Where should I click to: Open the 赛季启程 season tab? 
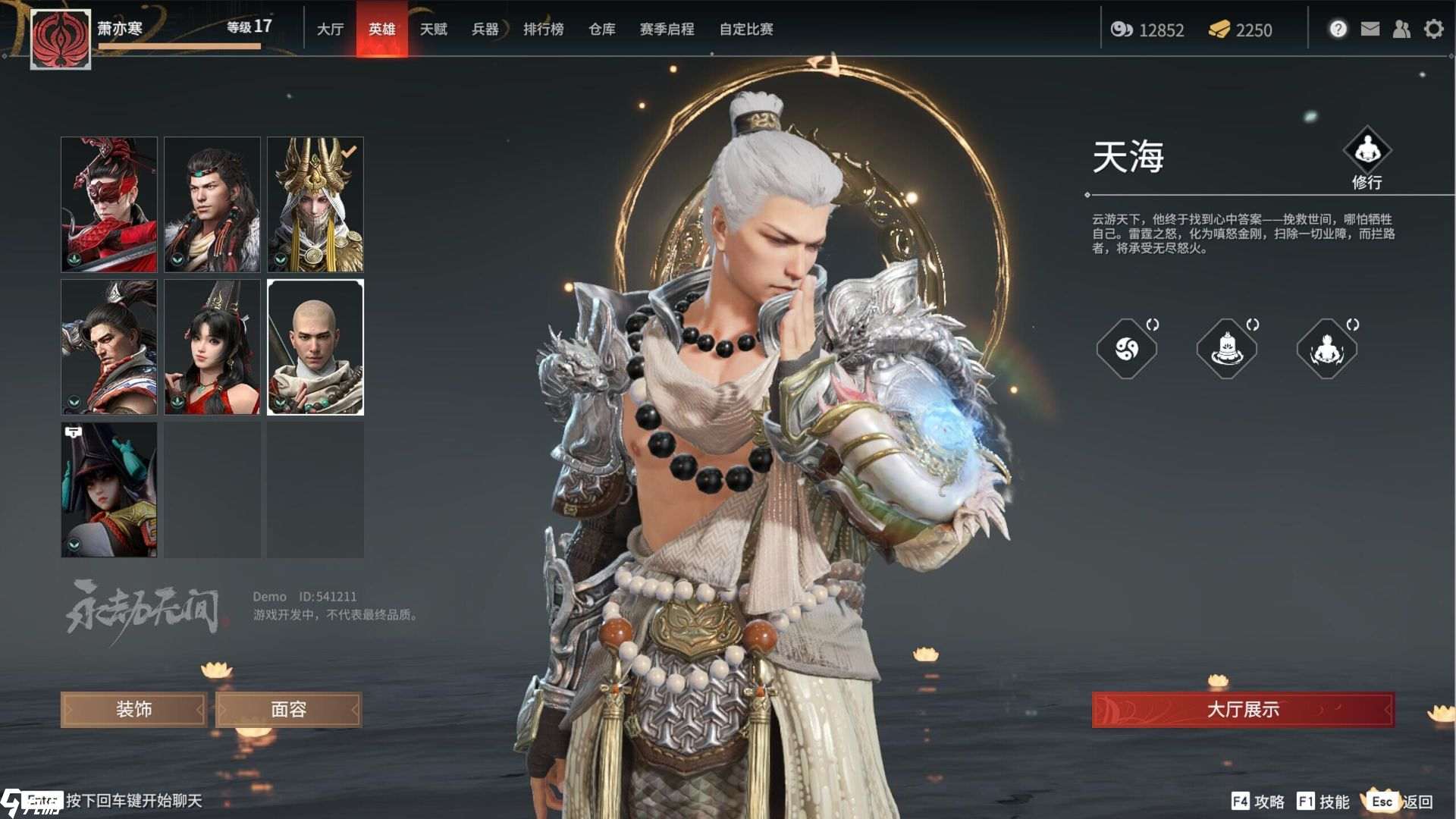click(x=667, y=30)
